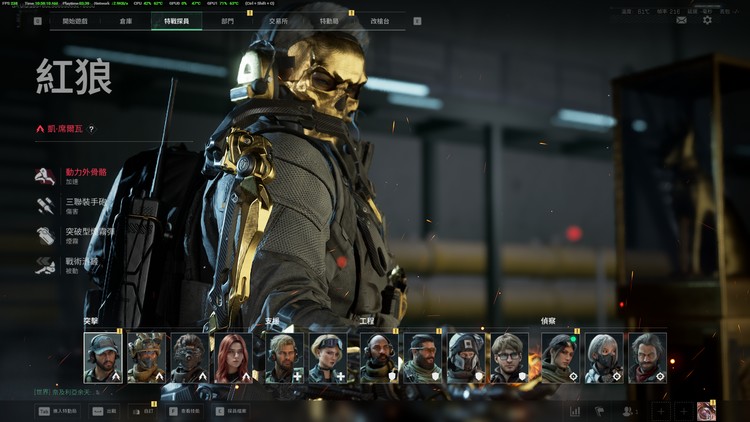Select the operator wearing glasses
This screenshot has width=750, height=422.
(x=509, y=358)
